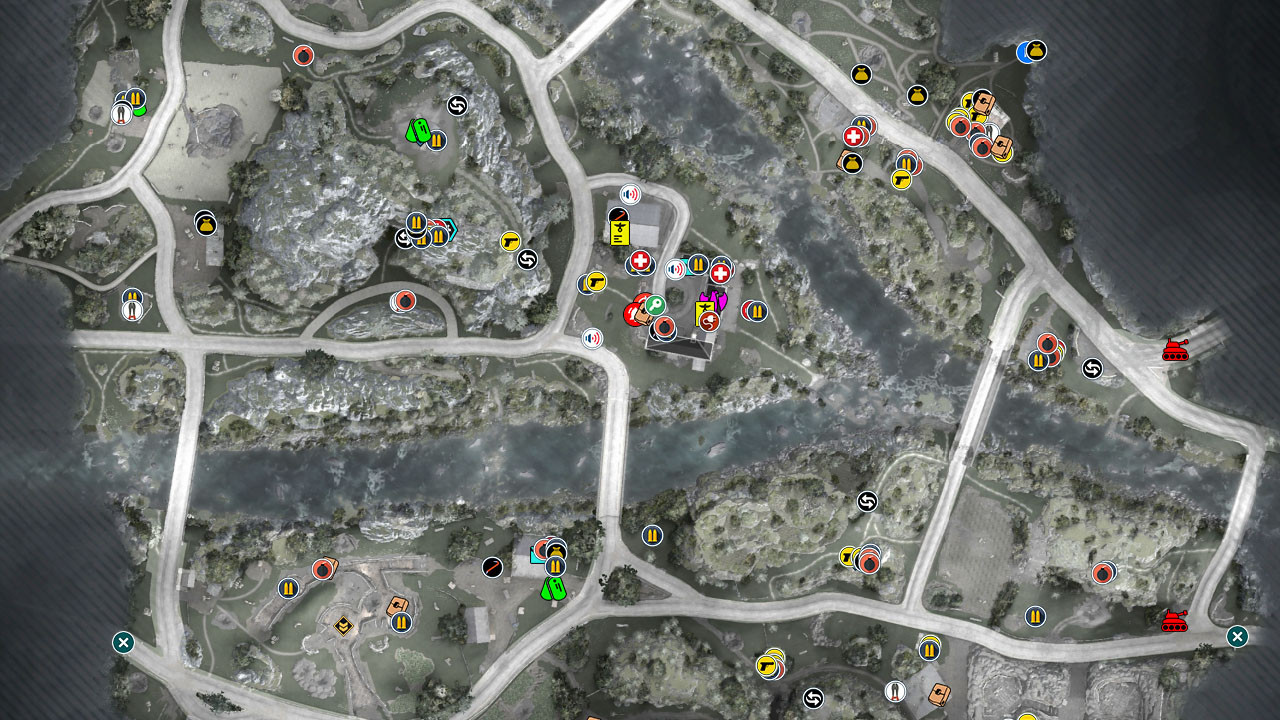
Task: Select the red power plug marker
Action: (x=710, y=320)
